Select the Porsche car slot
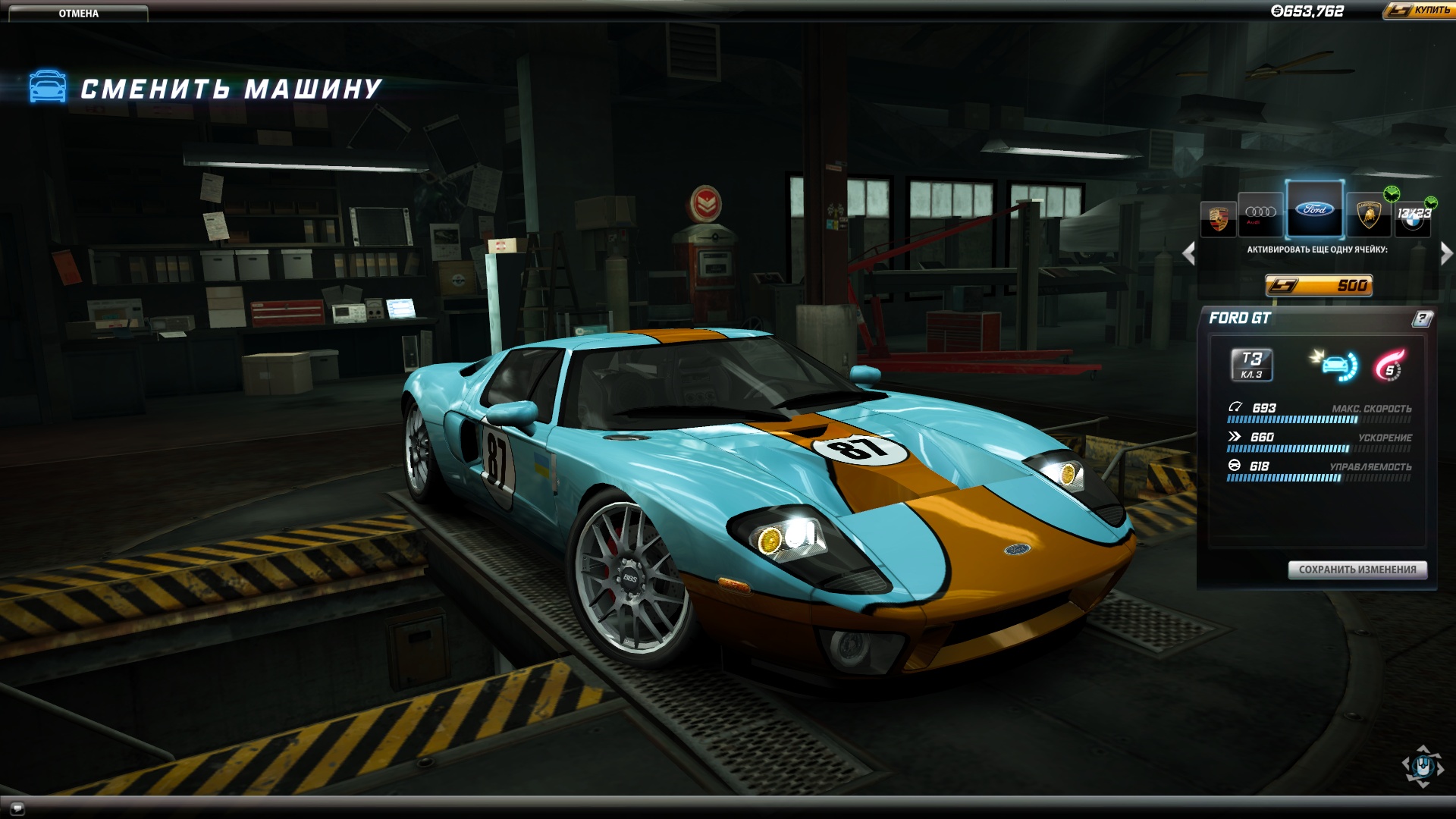 (1218, 218)
